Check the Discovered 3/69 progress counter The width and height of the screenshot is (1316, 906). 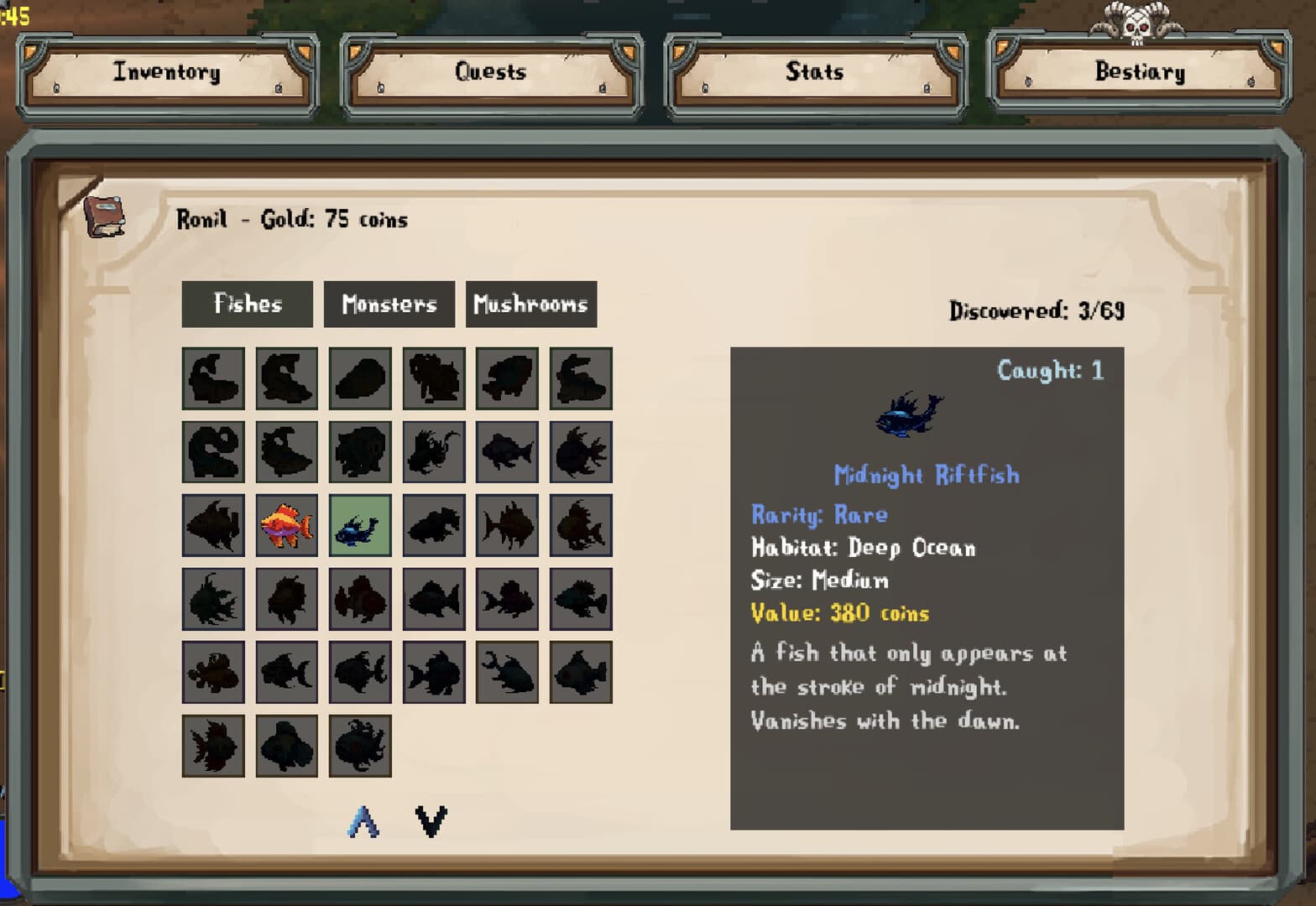pos(1038,310)
